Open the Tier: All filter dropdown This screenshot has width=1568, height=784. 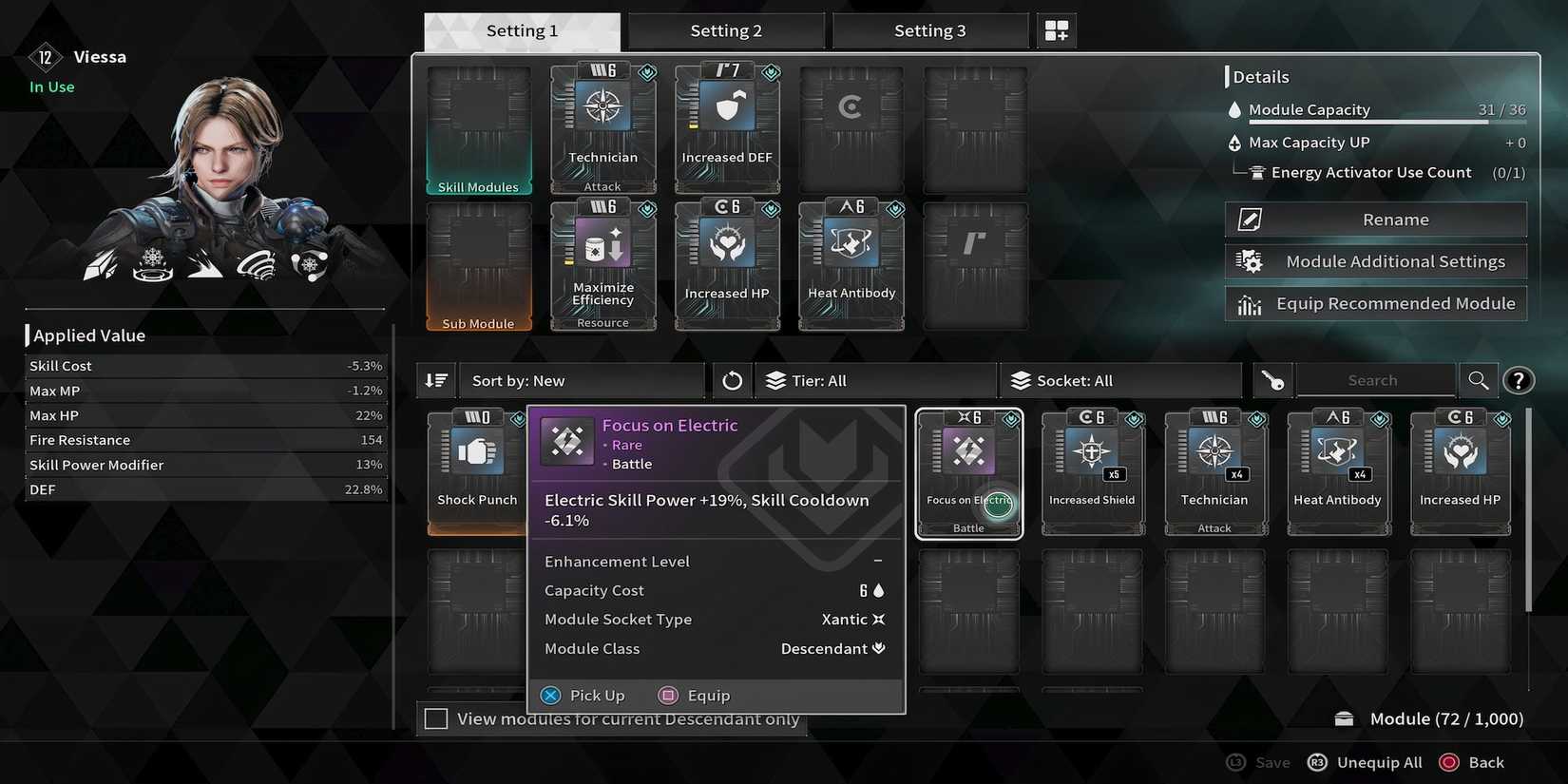[874, 380]
